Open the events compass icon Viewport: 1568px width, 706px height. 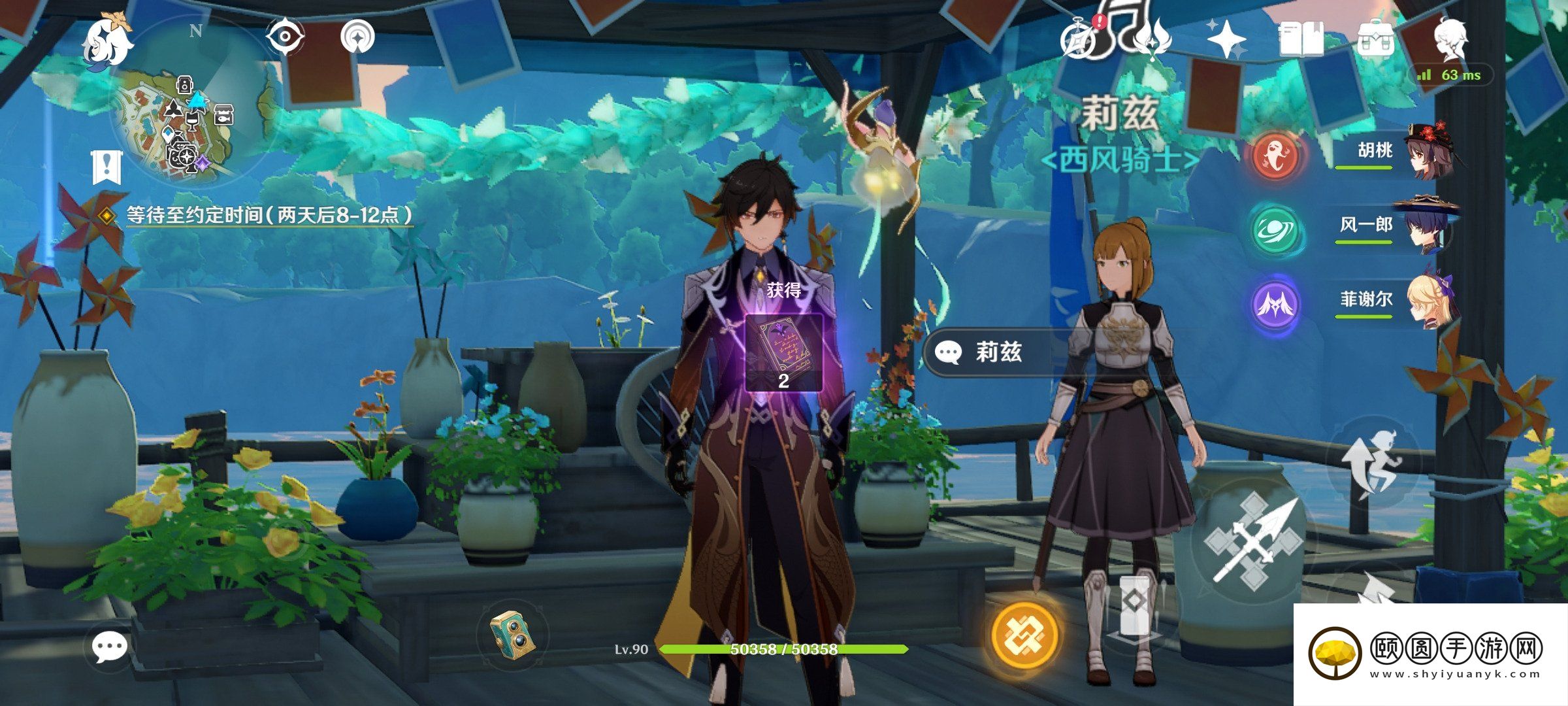[x=1079, y=39]
